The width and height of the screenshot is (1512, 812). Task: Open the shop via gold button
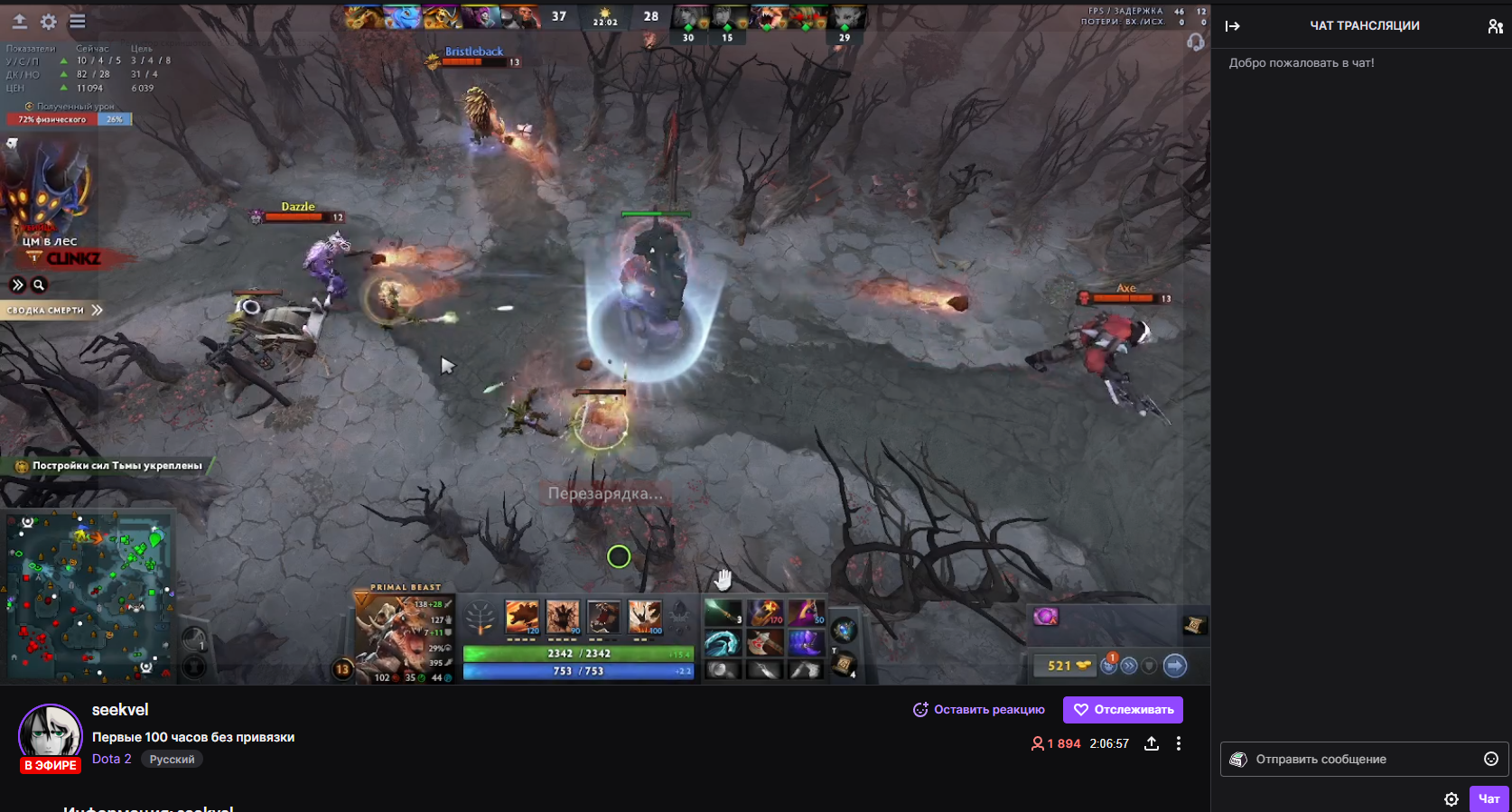[x=1068, y=666]
